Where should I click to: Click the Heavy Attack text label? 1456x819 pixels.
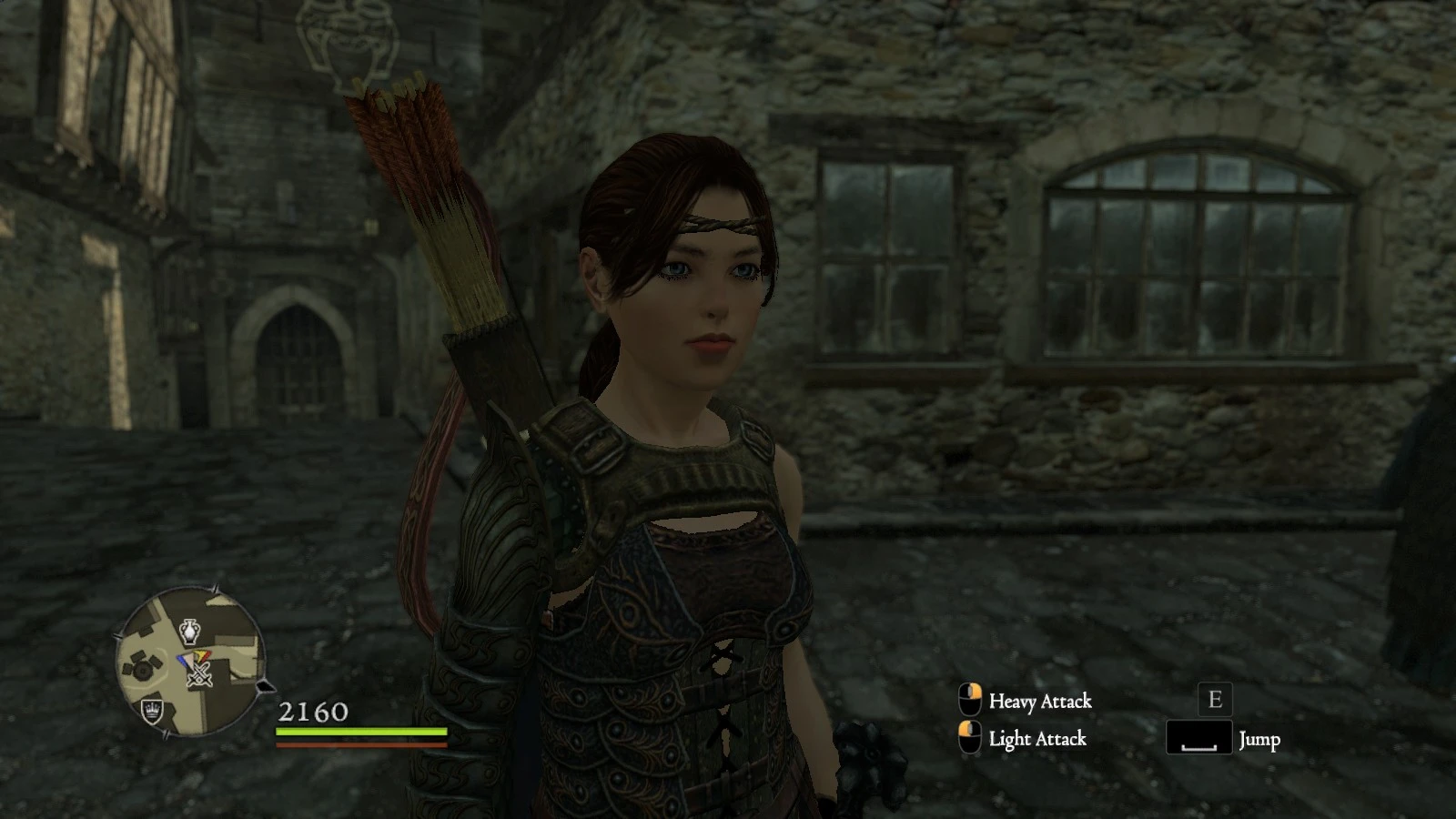pyautogui.click(x=1040, y=703)
